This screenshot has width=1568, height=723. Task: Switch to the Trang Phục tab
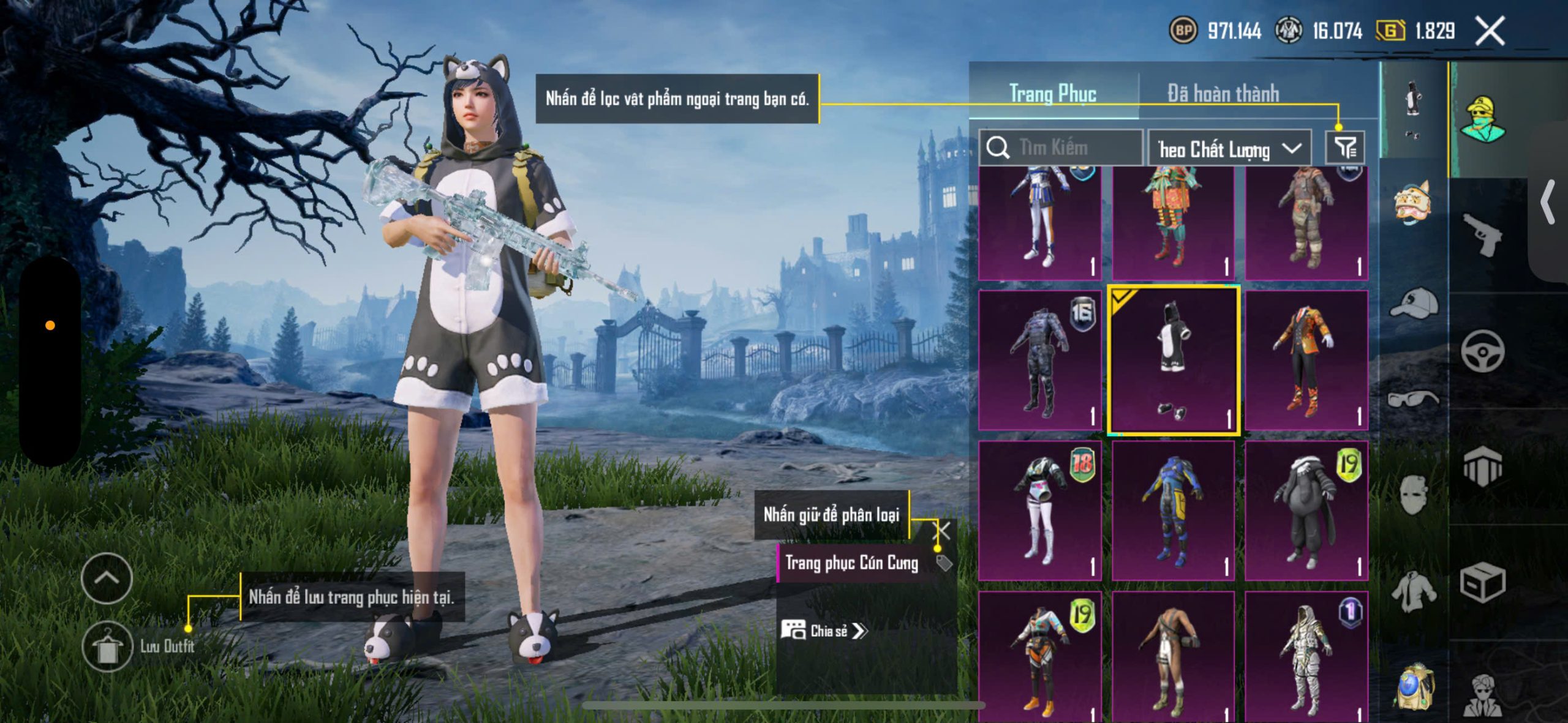point(1053,94)
